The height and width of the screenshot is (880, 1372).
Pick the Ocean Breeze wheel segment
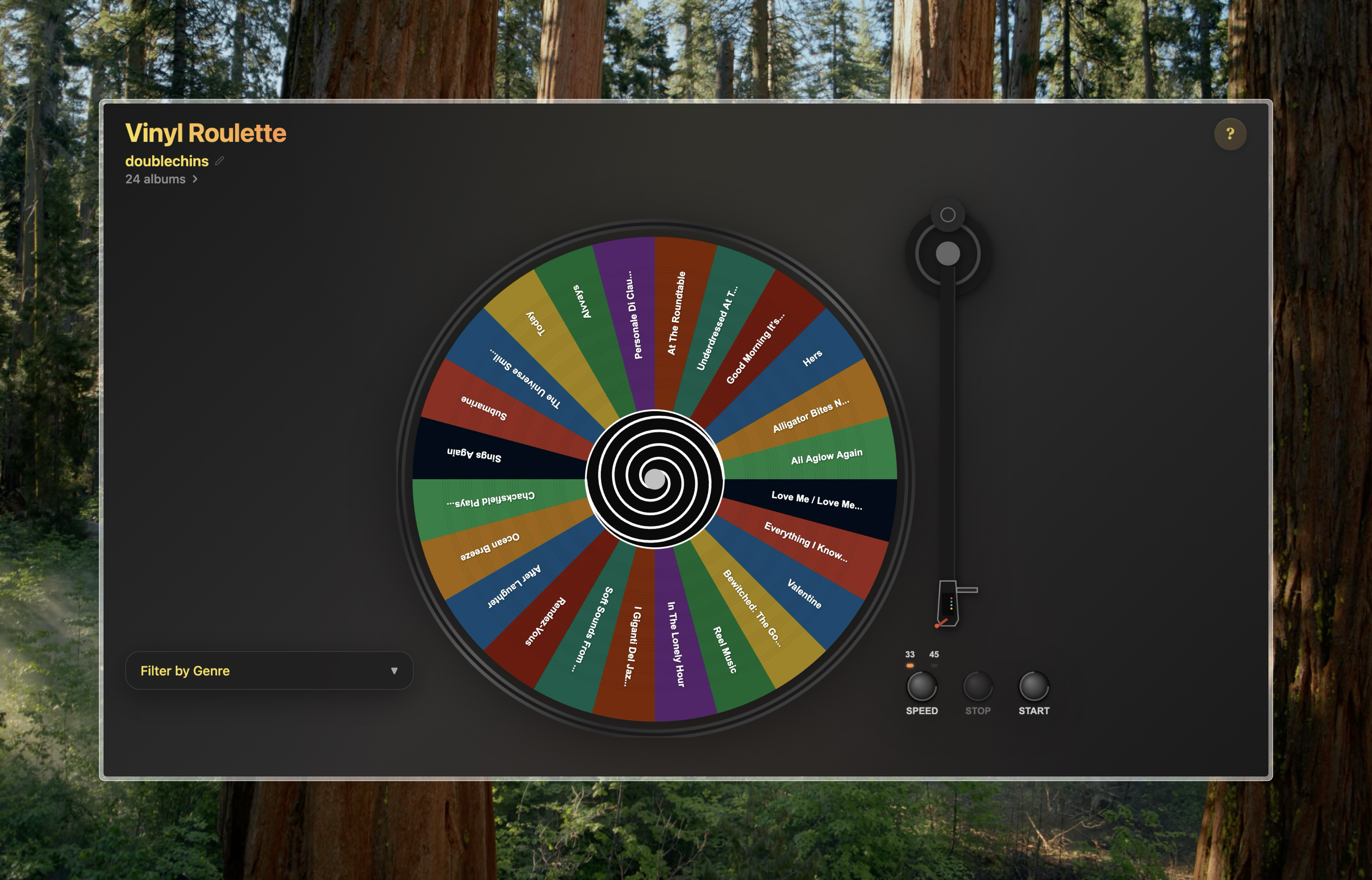click(x=490, y=546)
